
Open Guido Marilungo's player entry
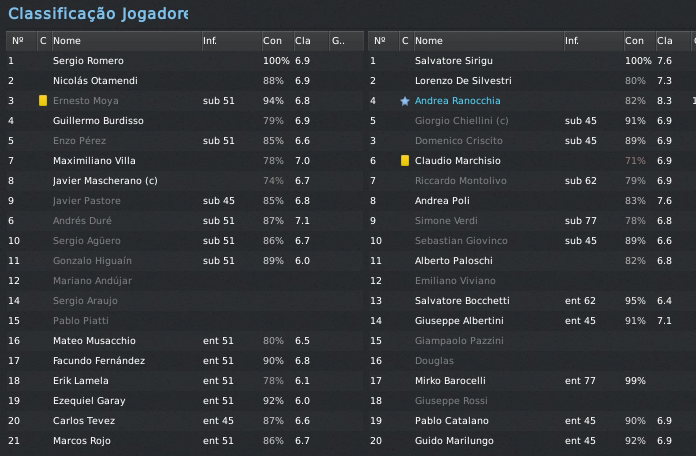coord(454,441)
